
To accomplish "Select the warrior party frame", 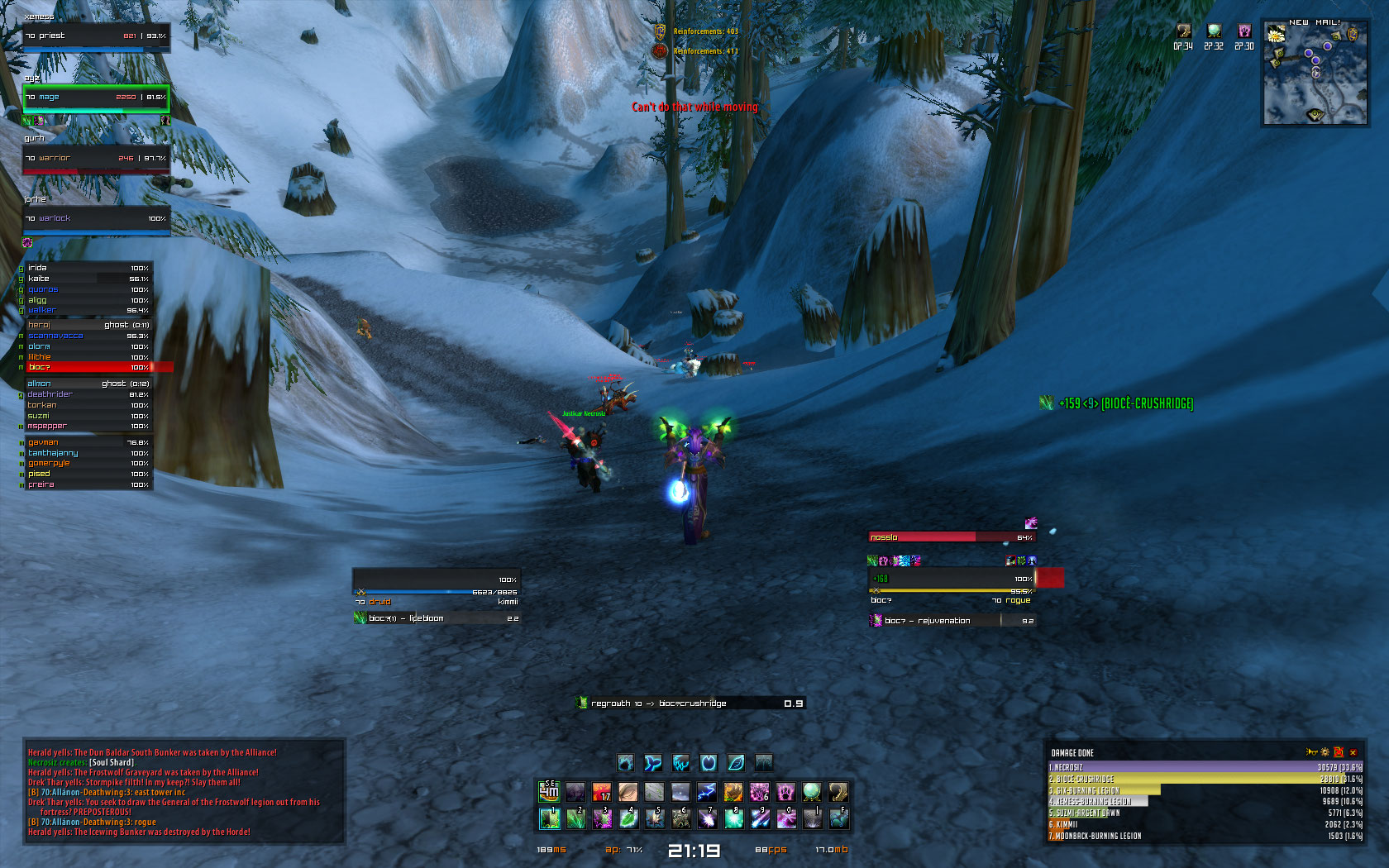I will [96, 158].
